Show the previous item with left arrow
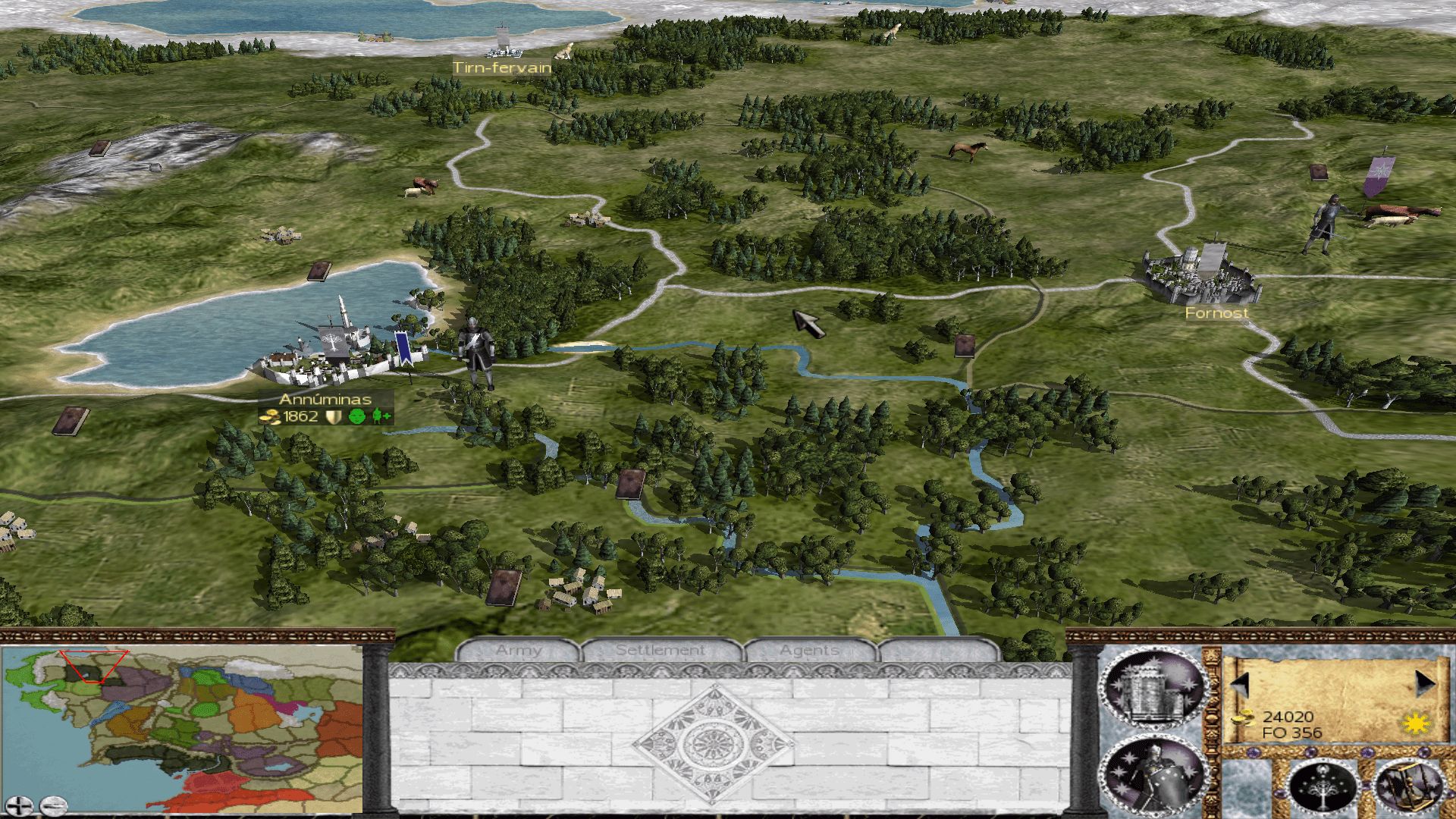The width and height of the screenshot is (1456, 819). 1240,684
